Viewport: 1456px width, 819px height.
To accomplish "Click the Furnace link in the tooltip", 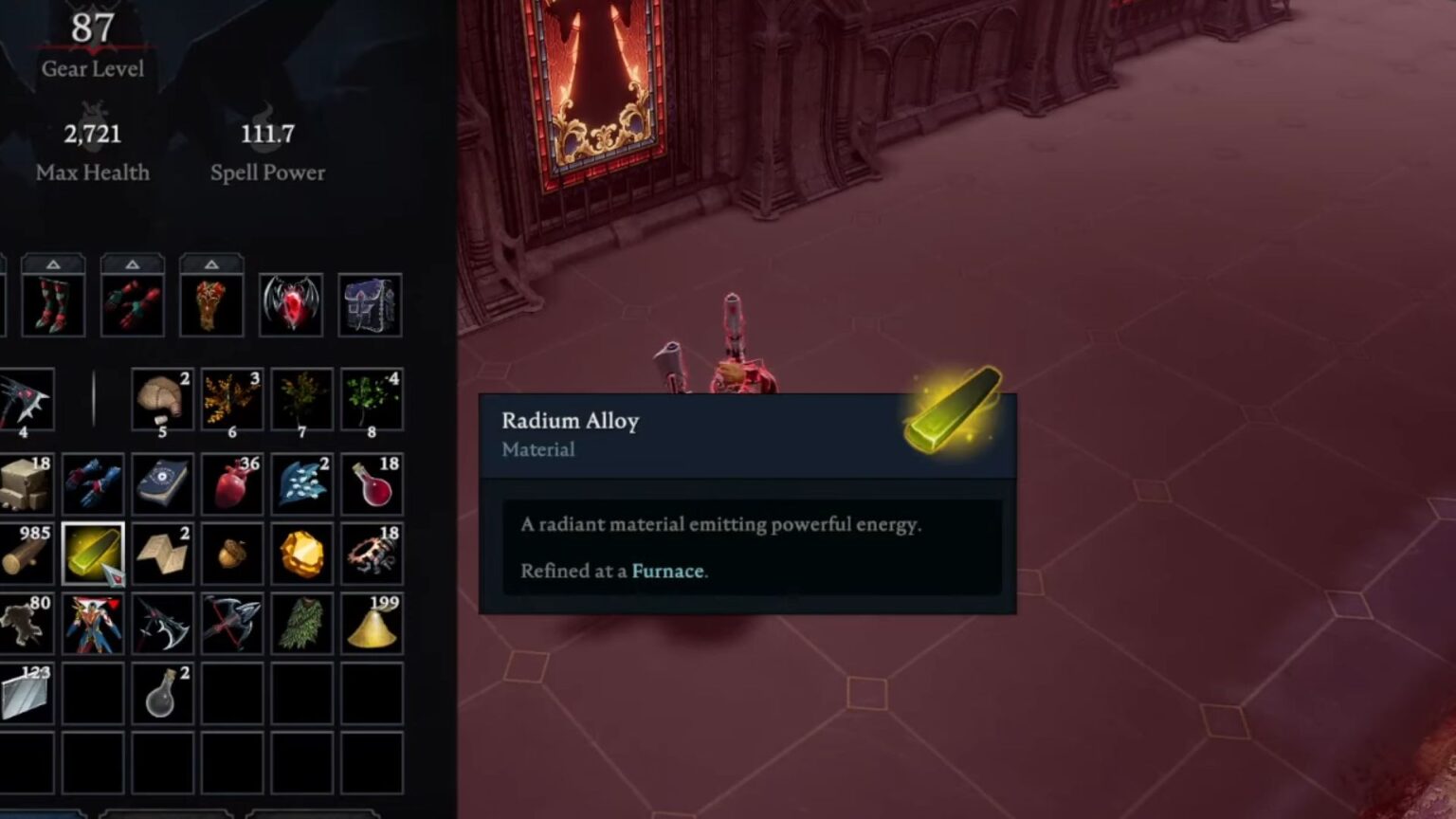I will 667,571.
